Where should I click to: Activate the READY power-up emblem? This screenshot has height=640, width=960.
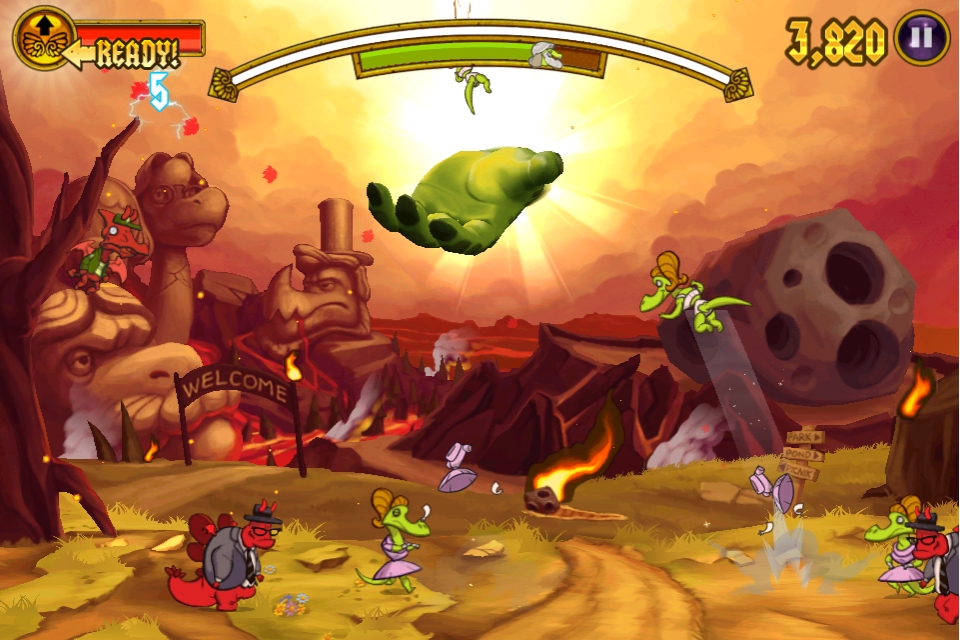click(x=44, y=39)
